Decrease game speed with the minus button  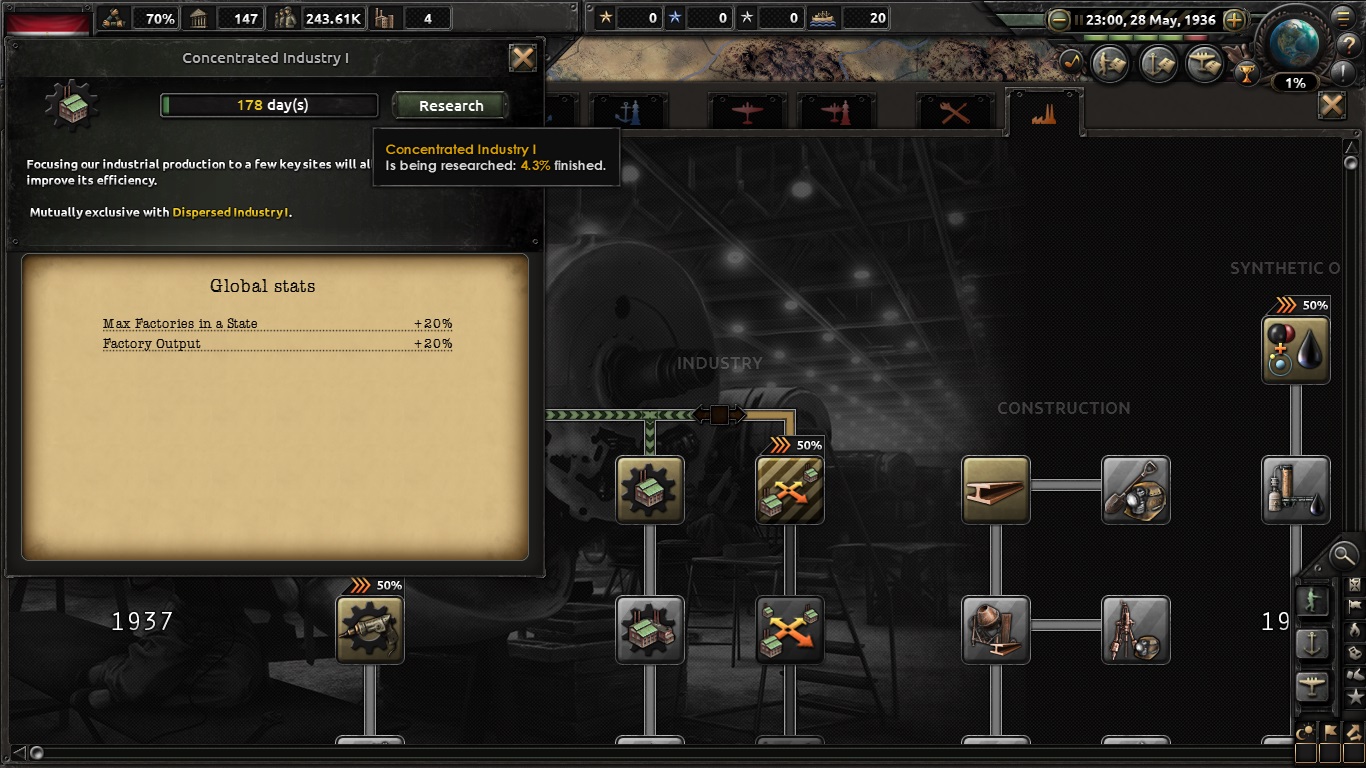1059,20
